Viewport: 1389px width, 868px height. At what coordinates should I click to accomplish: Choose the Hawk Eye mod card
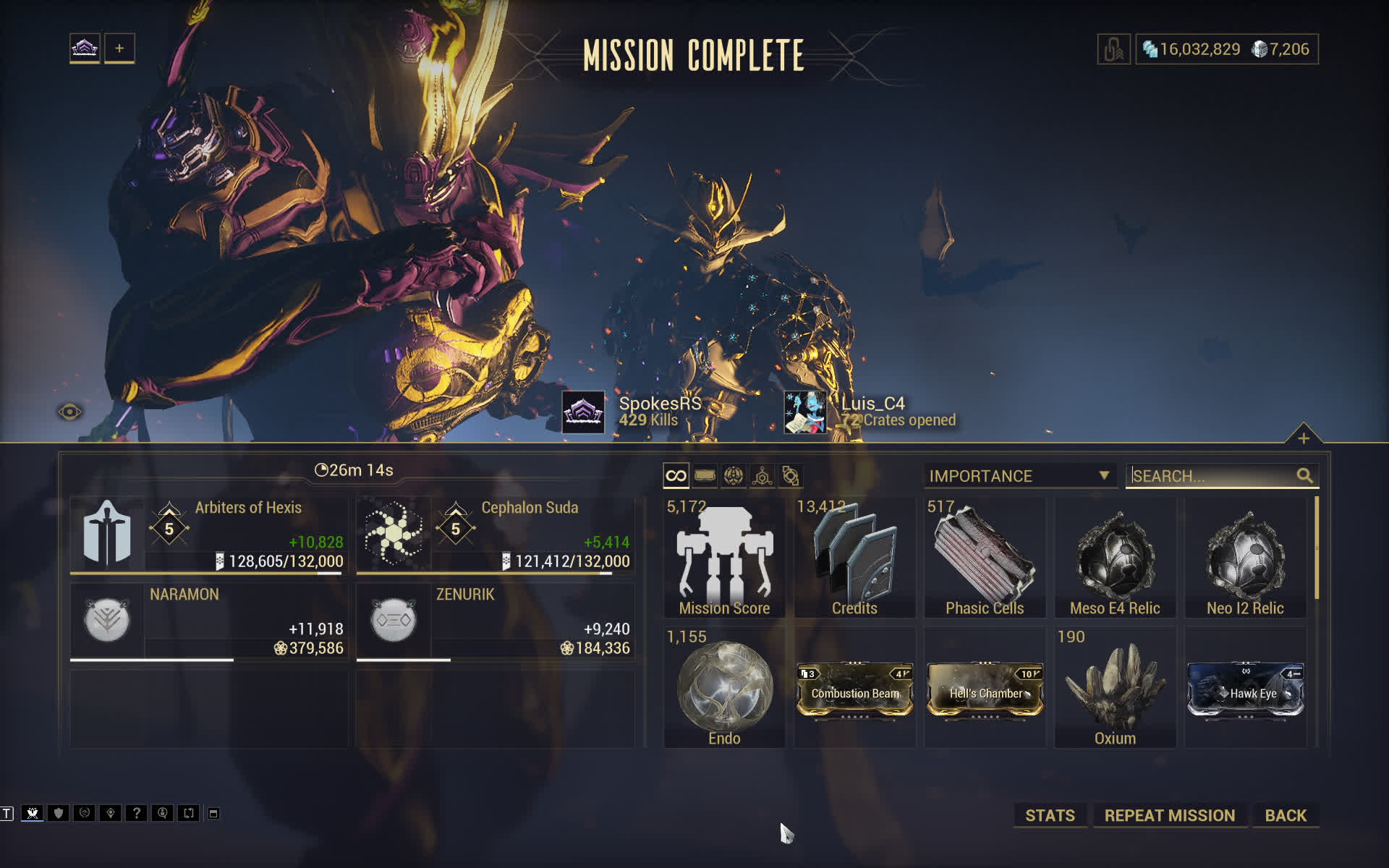point(1245,691)
